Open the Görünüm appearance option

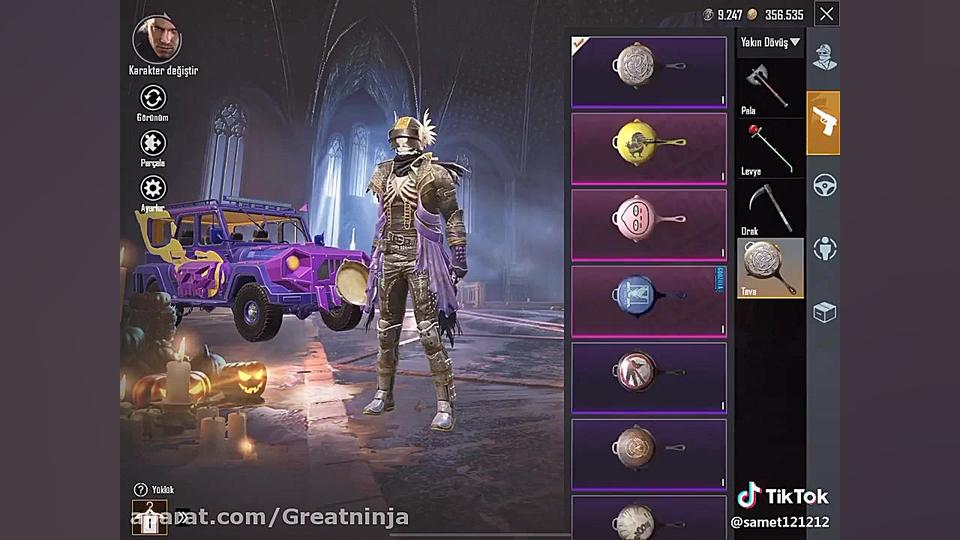153,98
